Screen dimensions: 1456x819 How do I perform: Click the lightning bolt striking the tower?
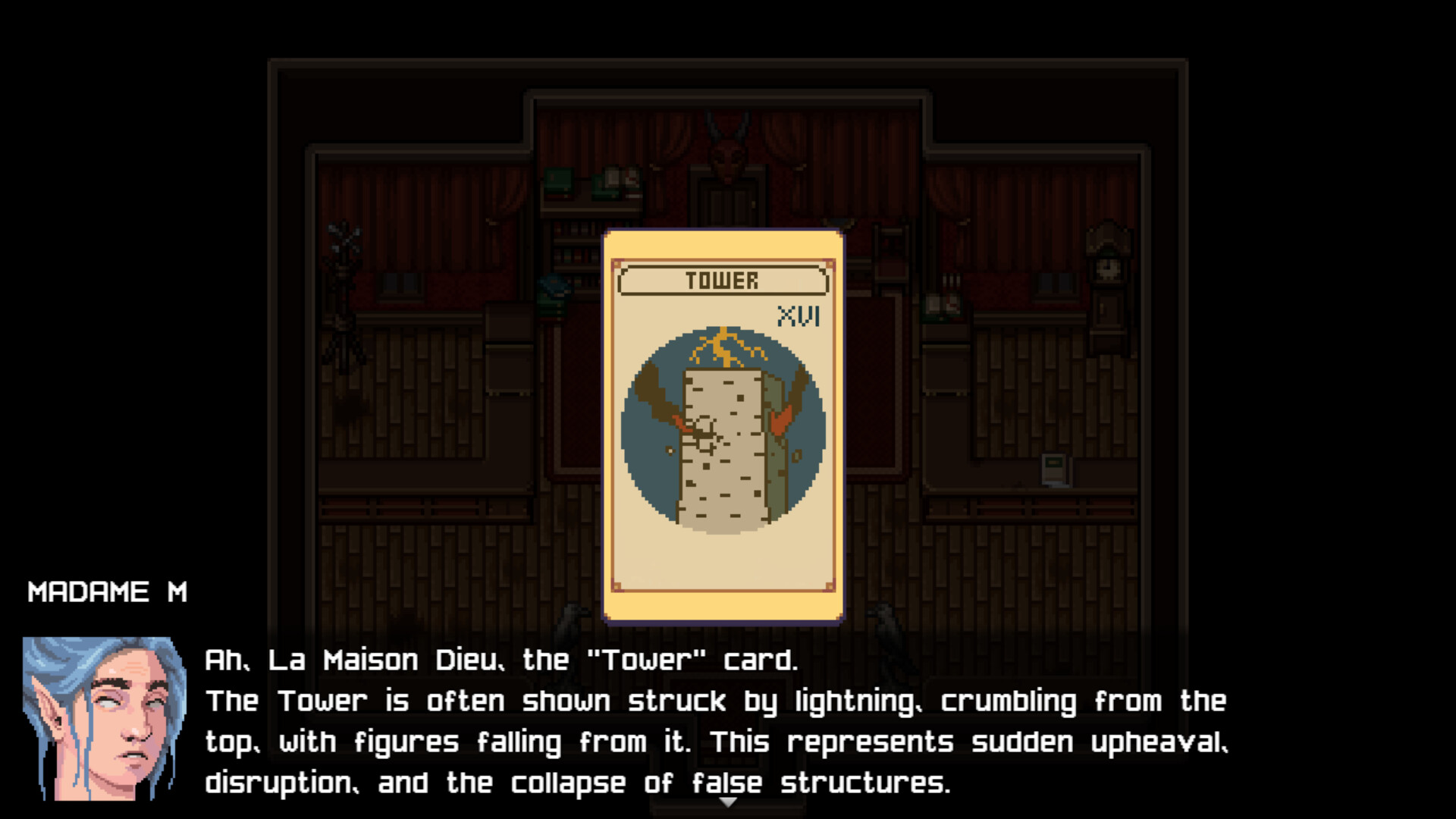[x=724, y=345]
